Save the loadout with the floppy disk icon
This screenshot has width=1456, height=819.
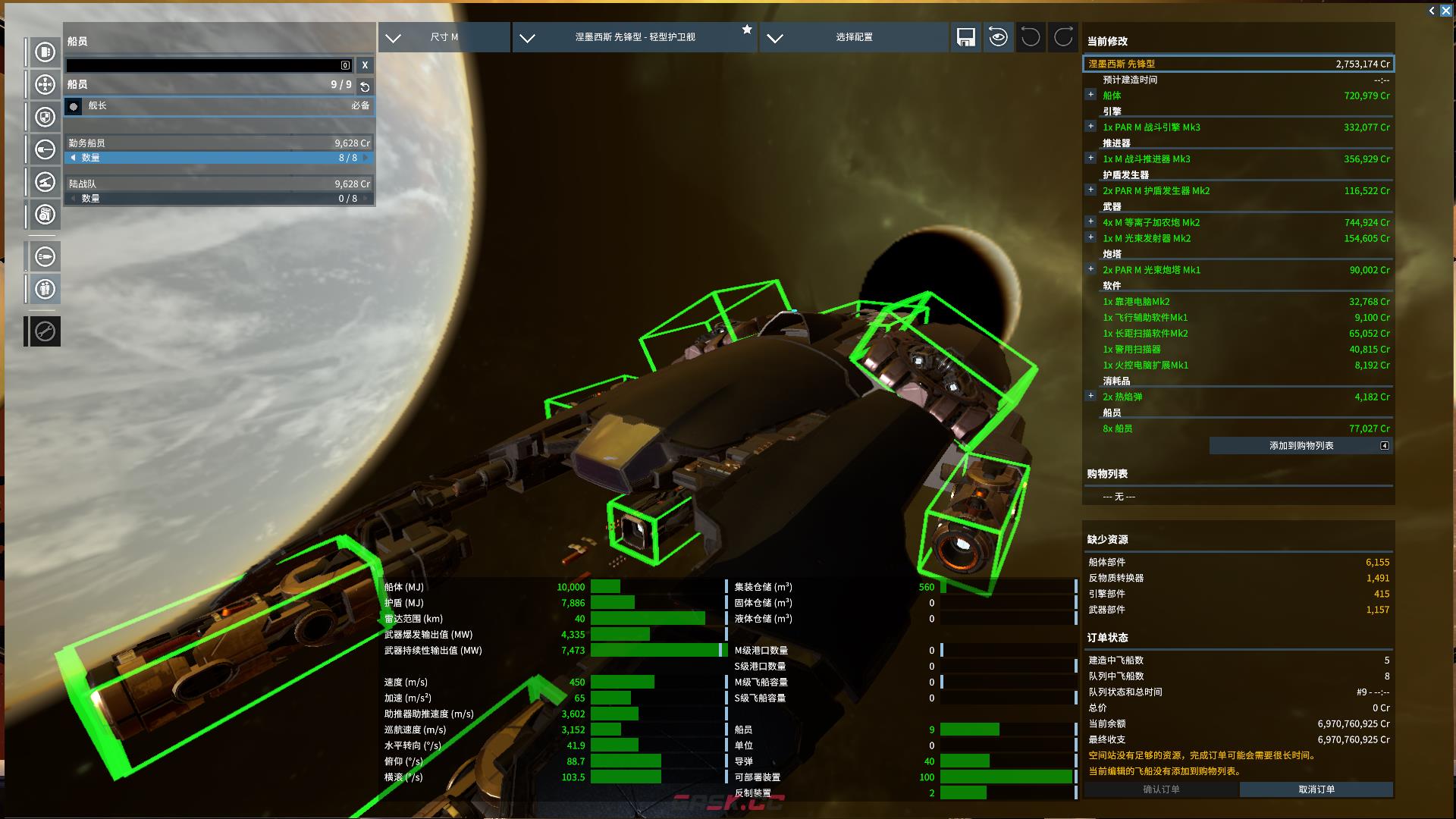coord(965,37)
